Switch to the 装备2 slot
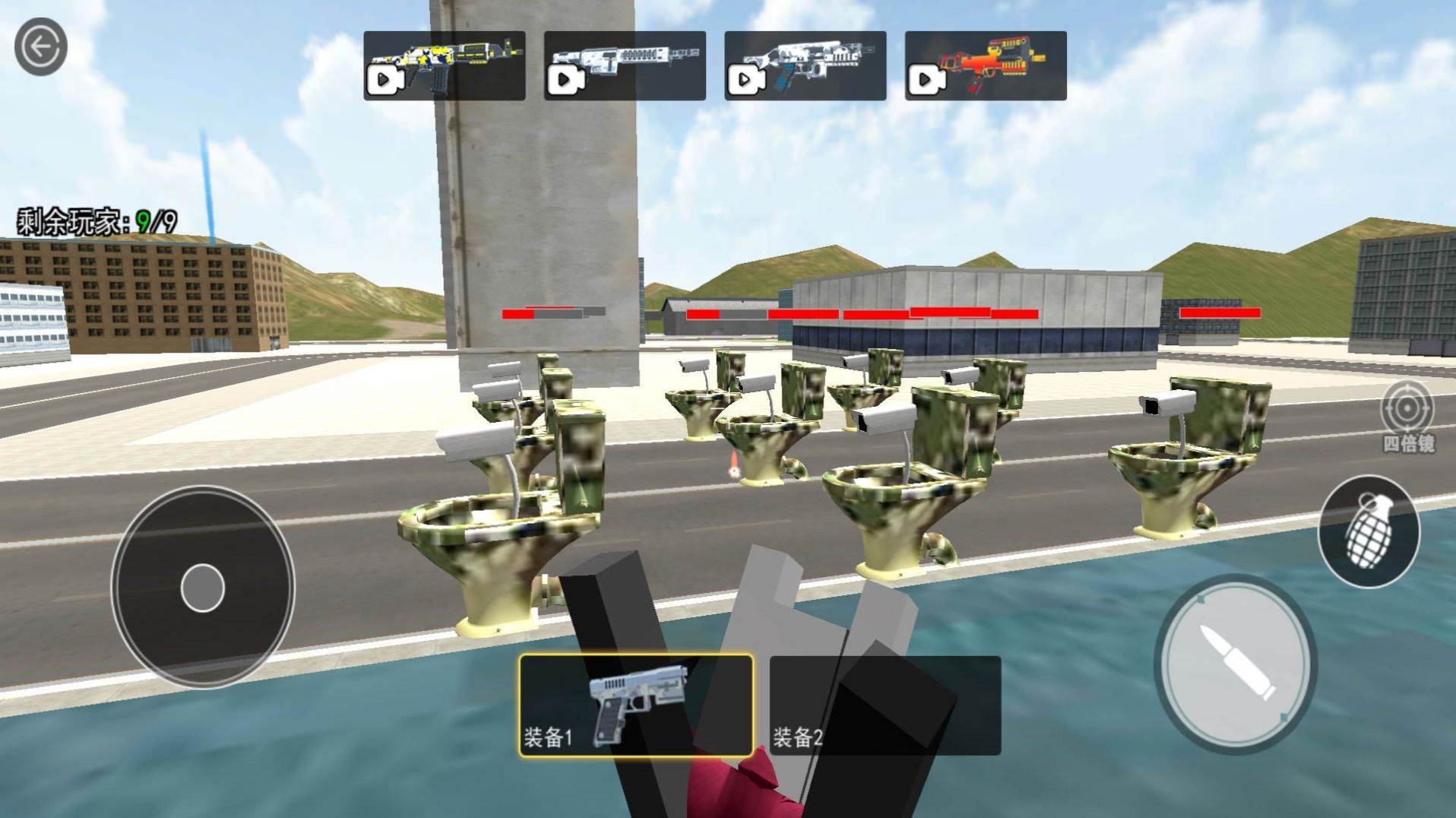 pos(885,705)
